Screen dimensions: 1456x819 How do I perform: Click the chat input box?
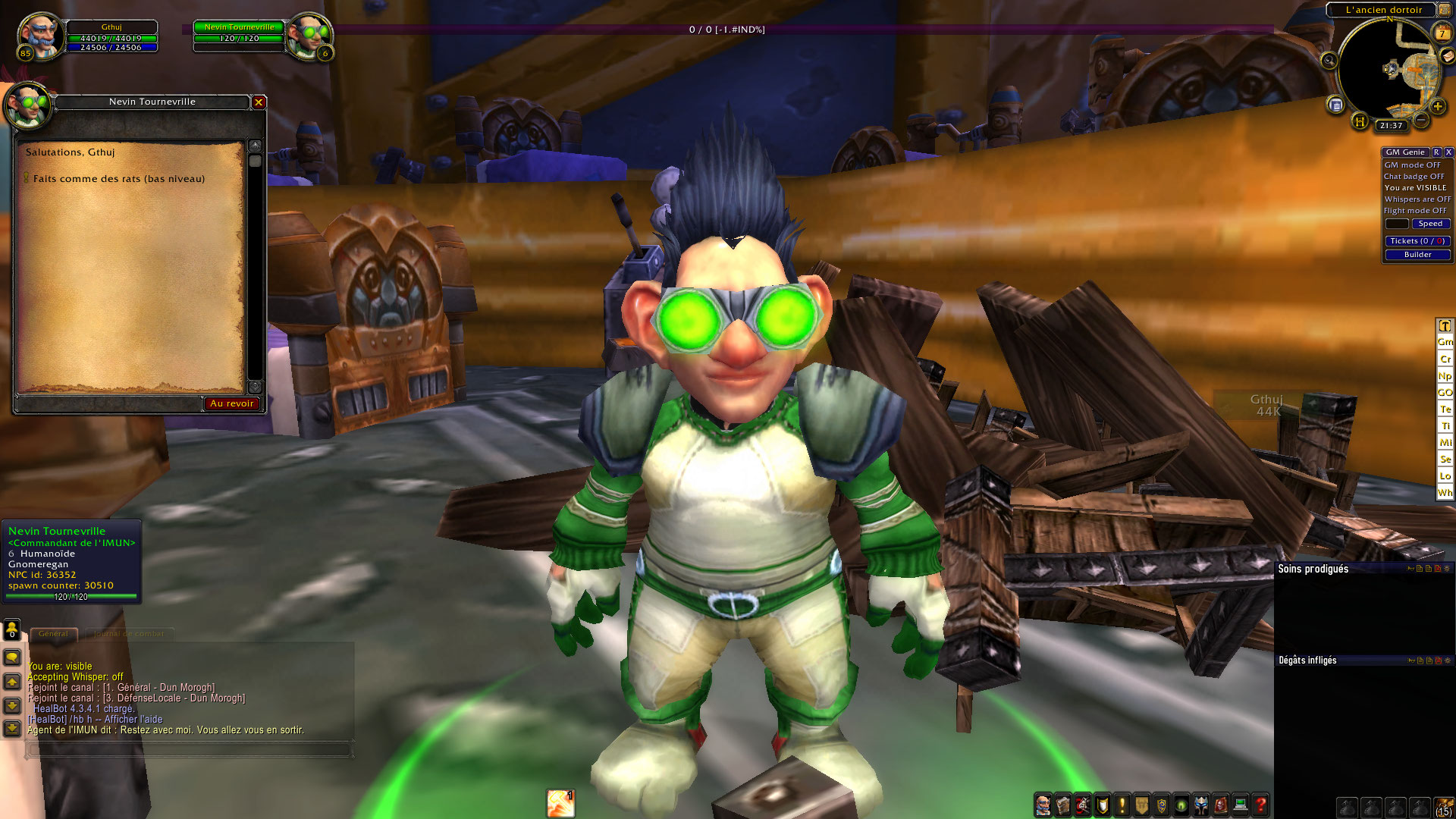(x=190, y=749)
